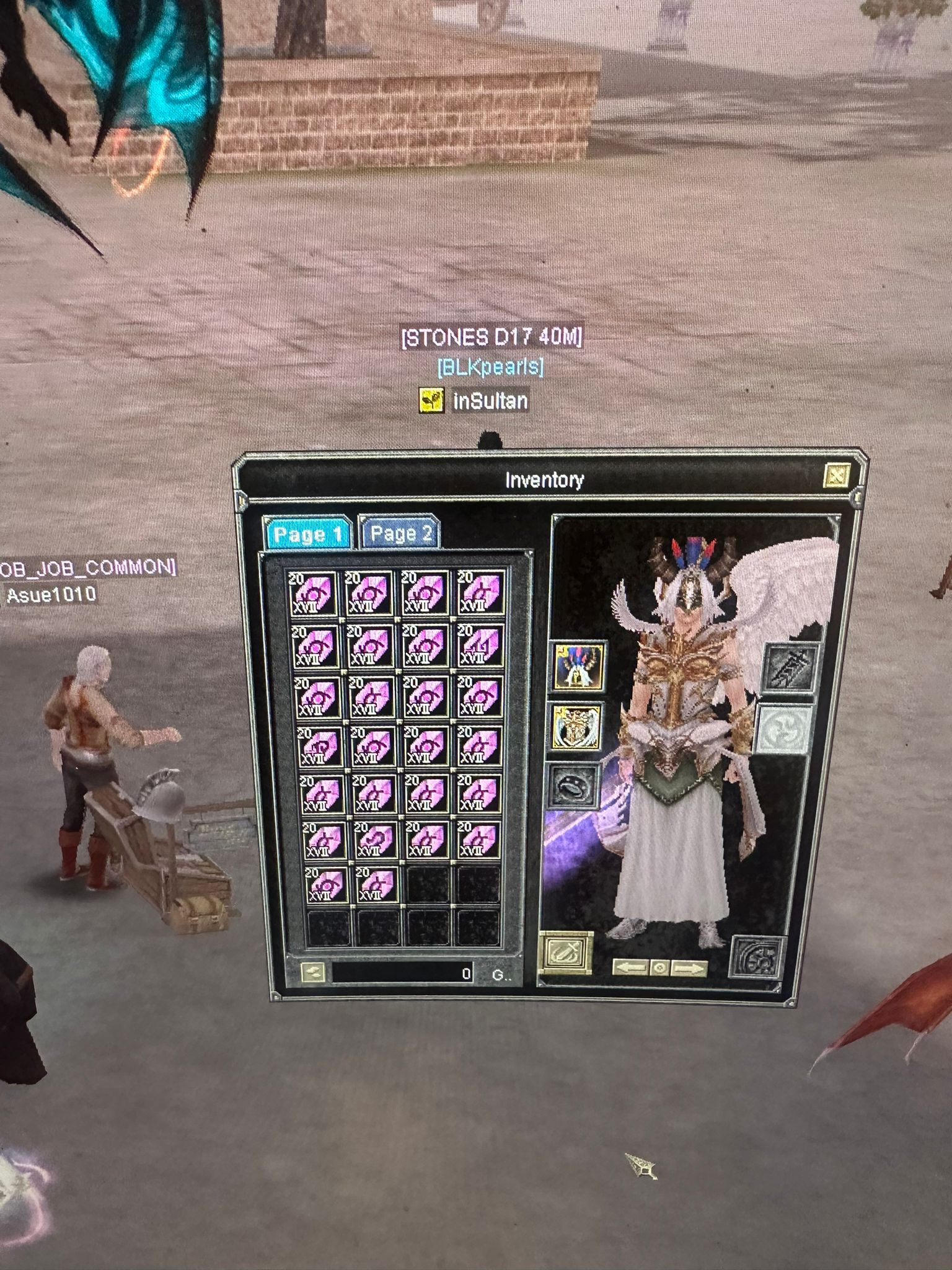Click the gold amount field
This screenshot has width=952, height=1270.
403,972
